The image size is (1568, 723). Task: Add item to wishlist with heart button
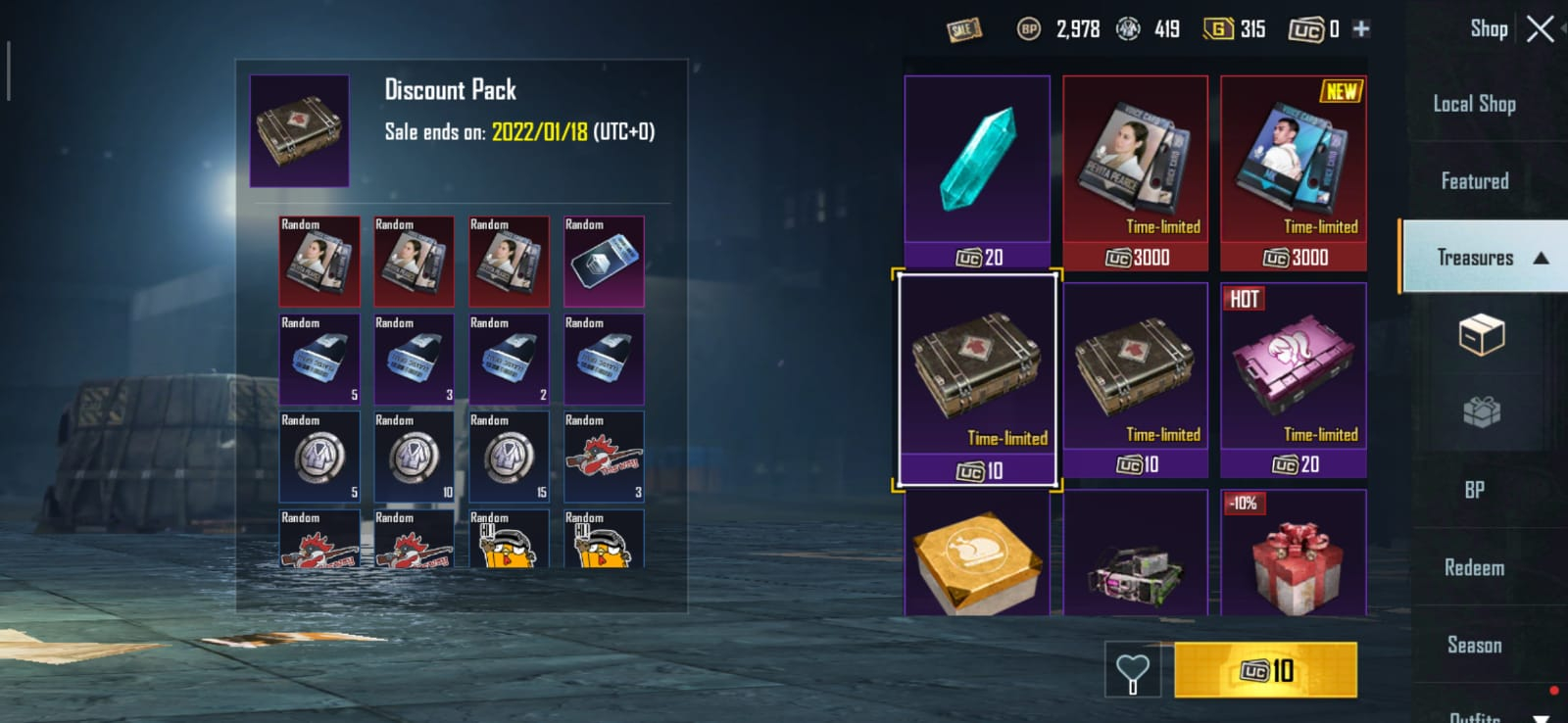tap(1132, 671)
